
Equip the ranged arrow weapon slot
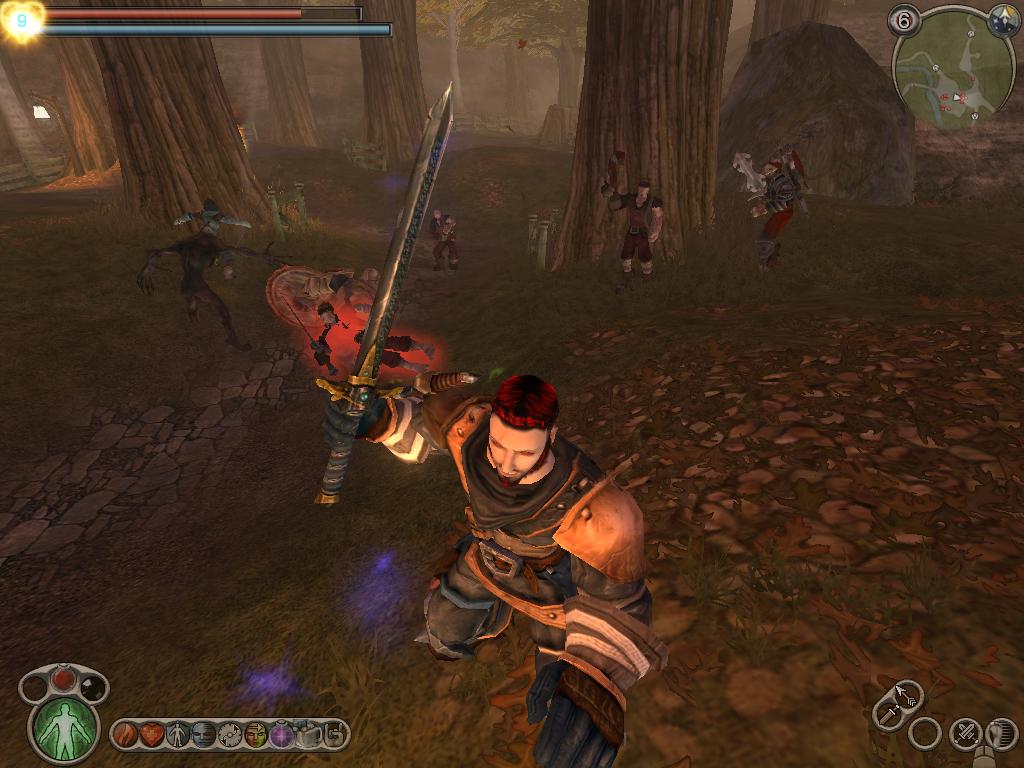pos(908,693)
